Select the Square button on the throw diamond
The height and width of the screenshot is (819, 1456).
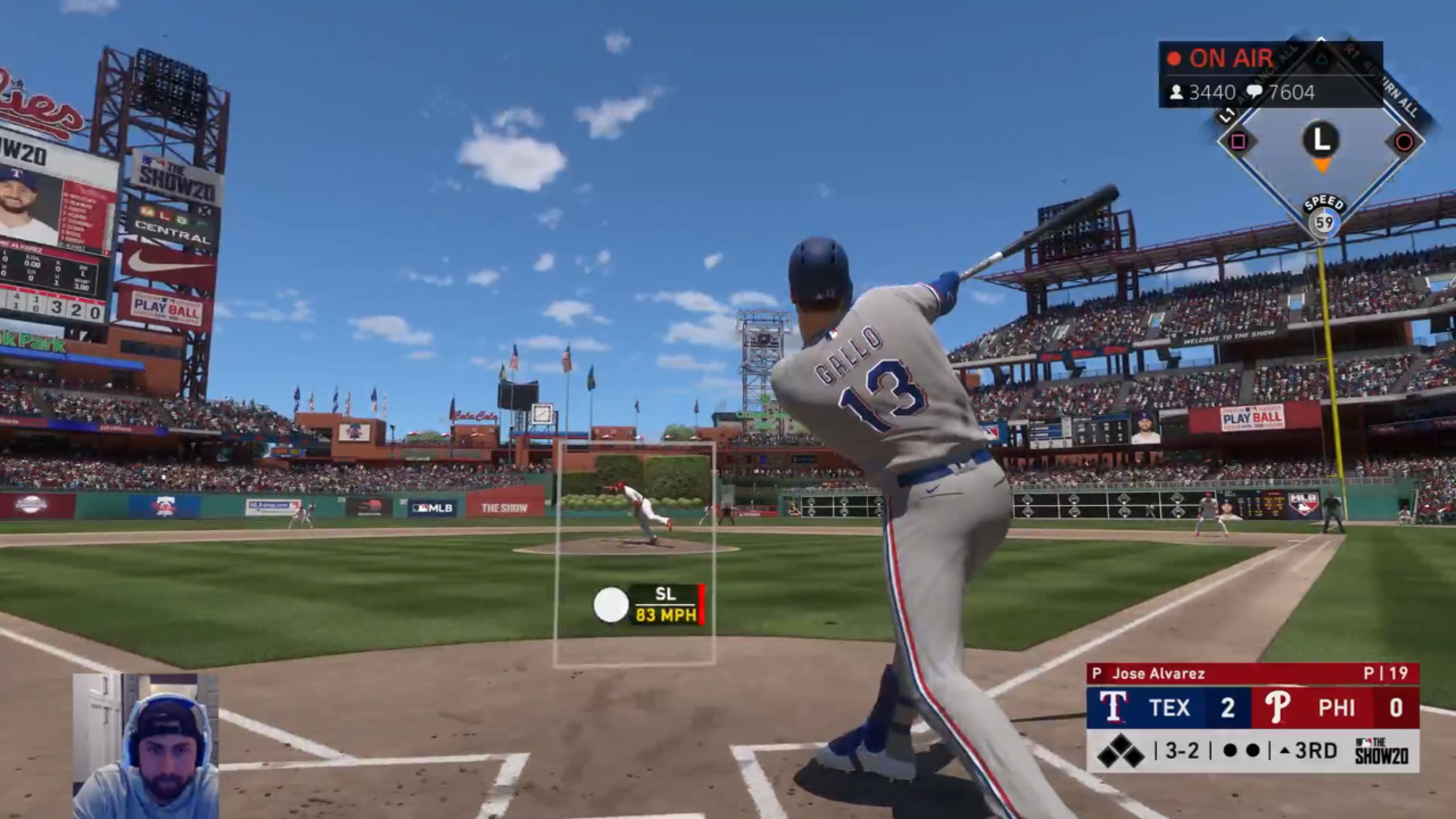pyautogui.click(x=1238, y=141)
